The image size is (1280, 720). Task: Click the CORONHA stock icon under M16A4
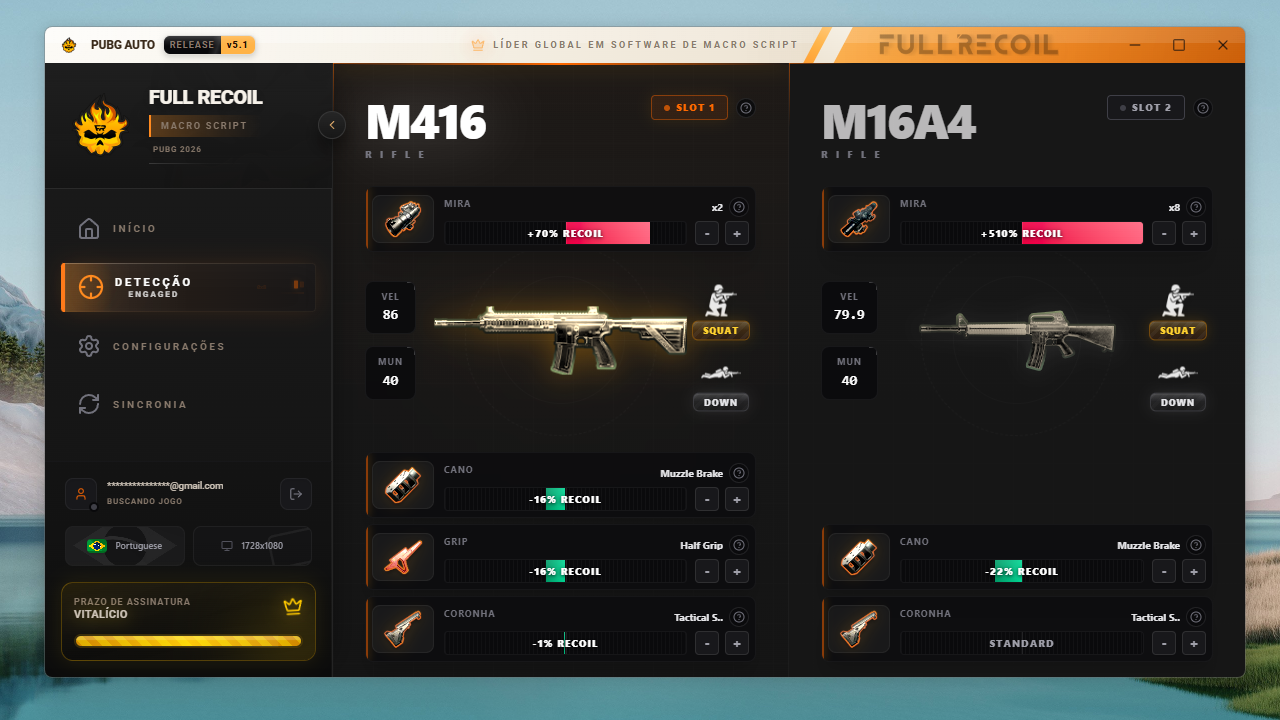pyautogui.click(x=858, y=628)
